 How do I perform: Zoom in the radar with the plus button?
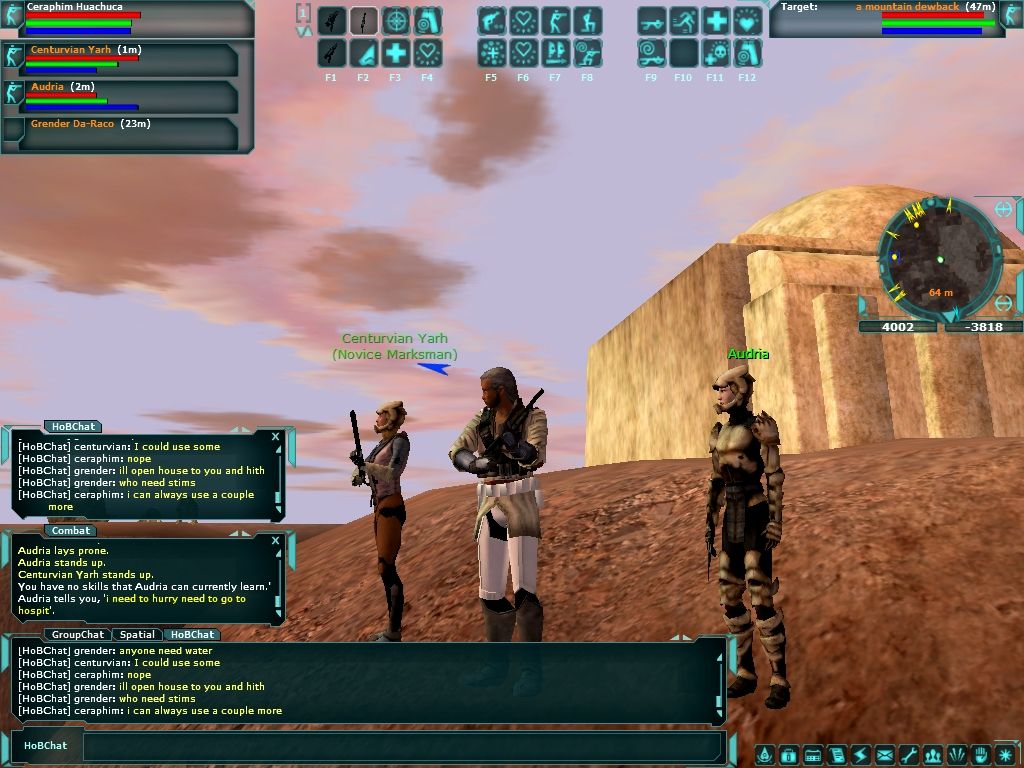[1003, 210]
